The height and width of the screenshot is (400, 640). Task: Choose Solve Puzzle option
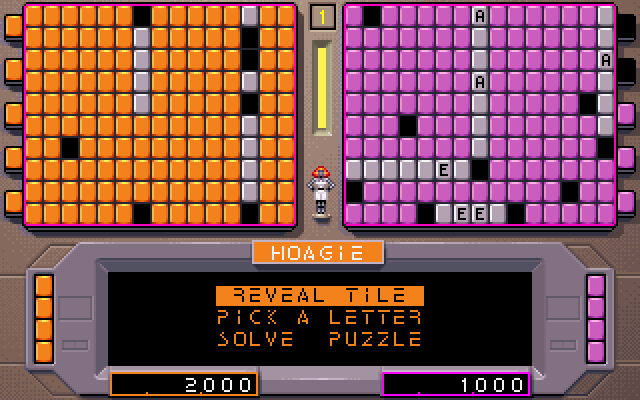pyautogui.click(x=319, y=339)
